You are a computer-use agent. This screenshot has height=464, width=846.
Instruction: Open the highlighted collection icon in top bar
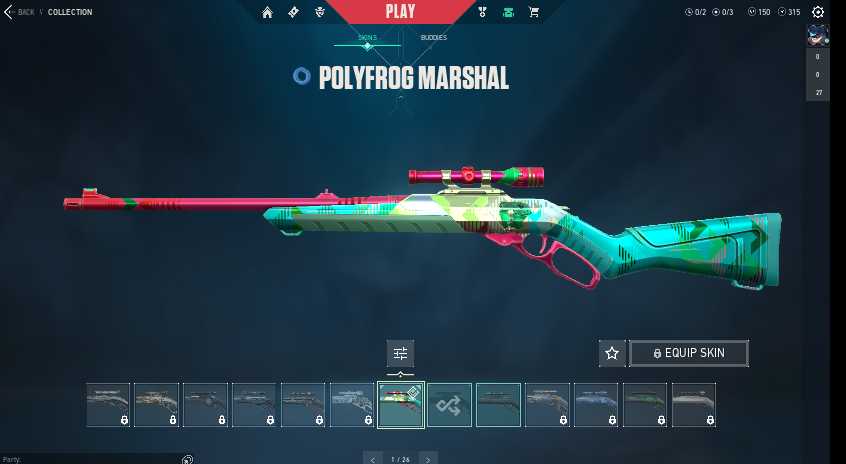(508, 12)
